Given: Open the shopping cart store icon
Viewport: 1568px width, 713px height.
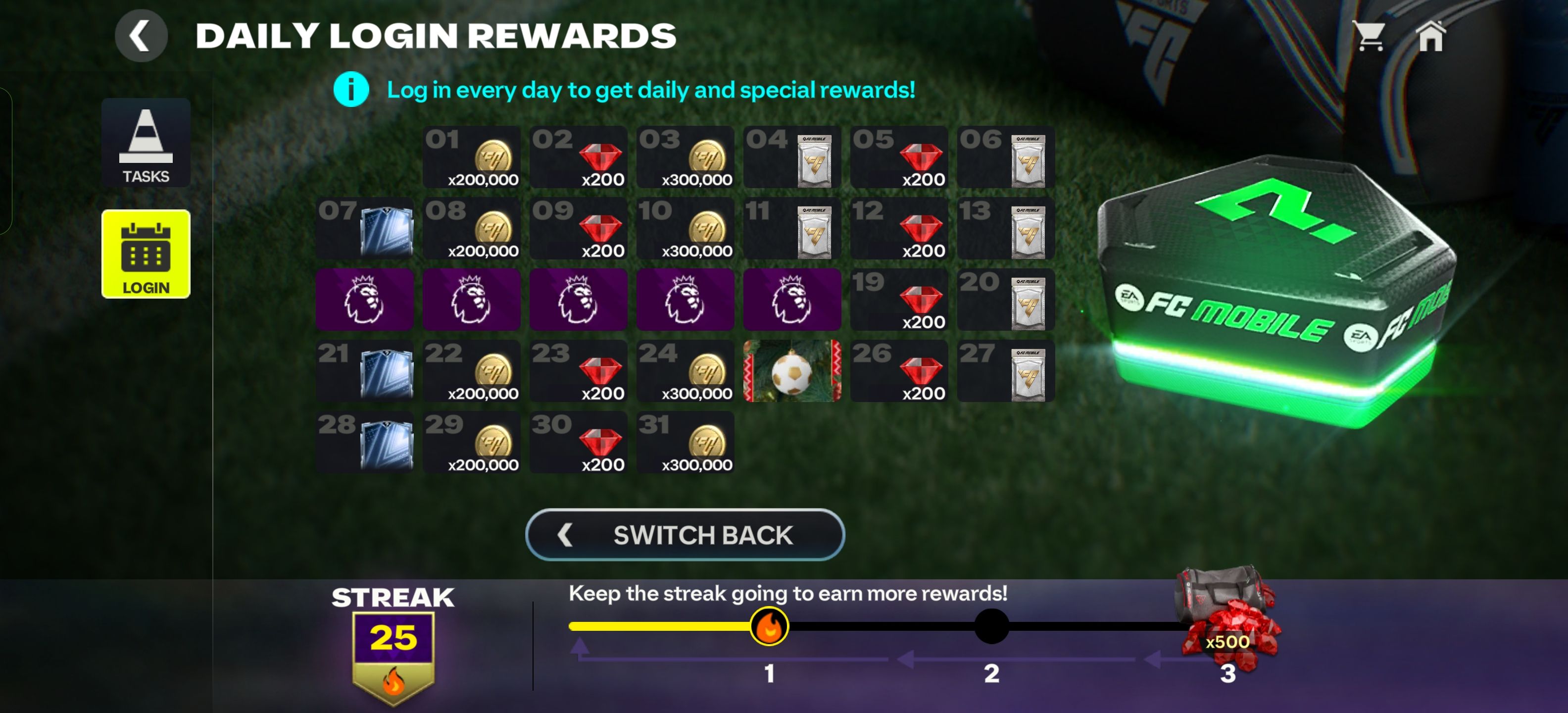Looking at the screenshot, I should tap(1370, 35).
